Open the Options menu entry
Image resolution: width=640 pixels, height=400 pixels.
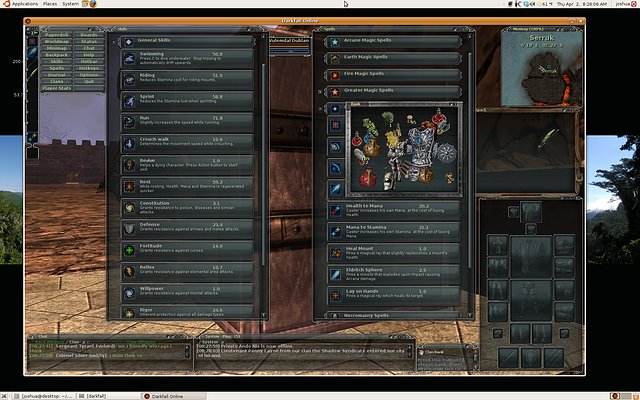tap(89, 74)
